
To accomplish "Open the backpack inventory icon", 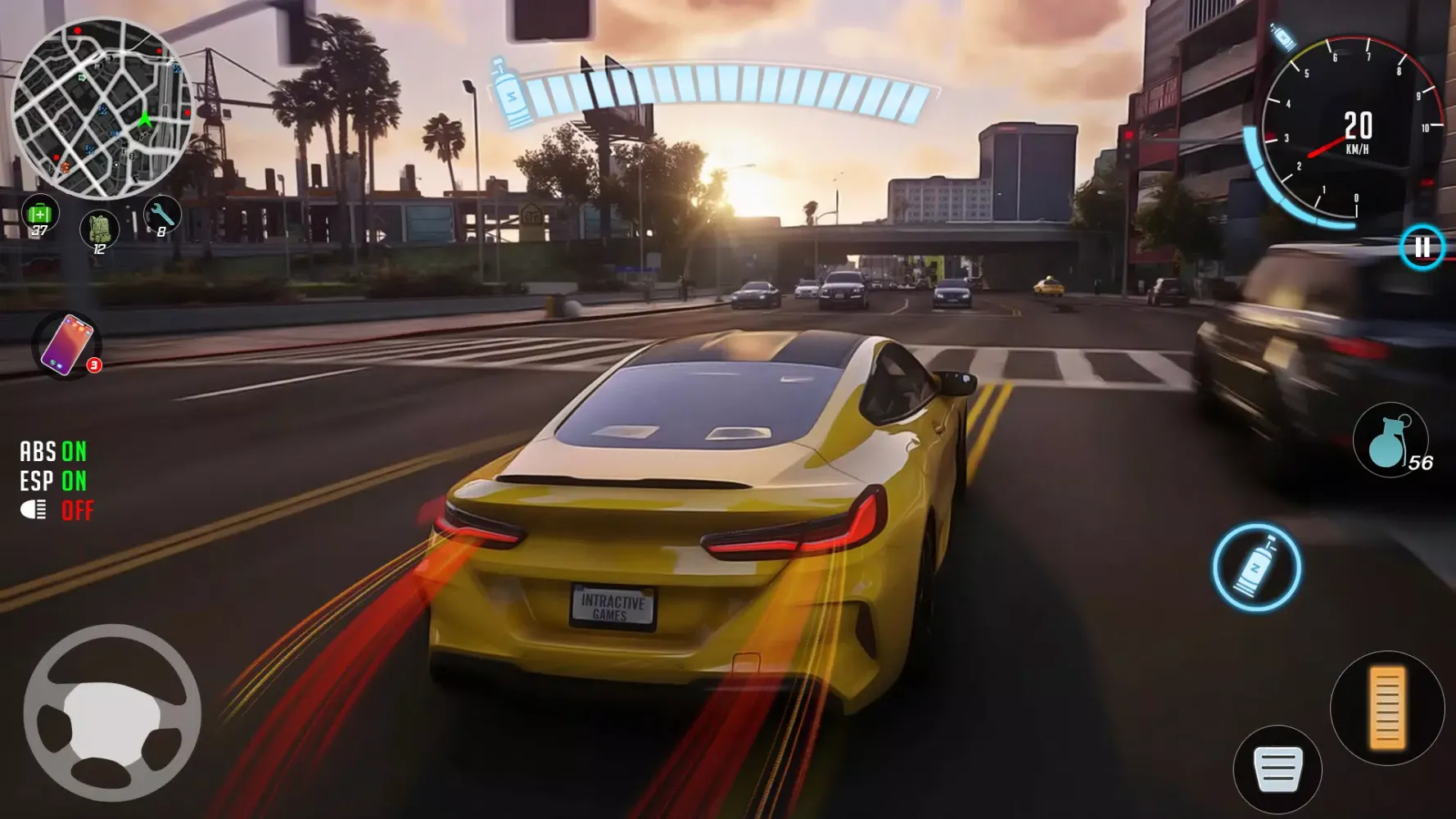I will click(99, 229).
